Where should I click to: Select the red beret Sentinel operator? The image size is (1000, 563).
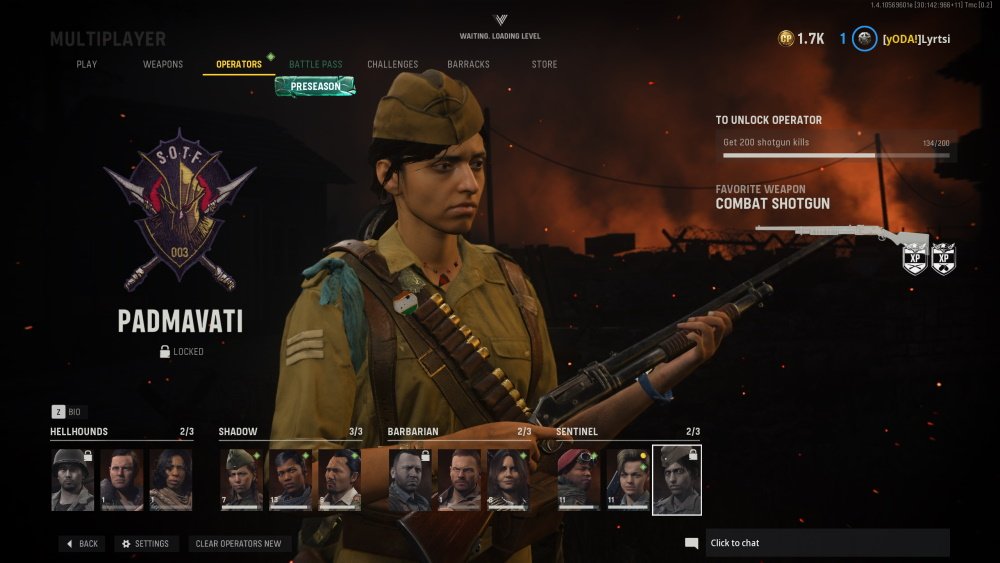579,480
